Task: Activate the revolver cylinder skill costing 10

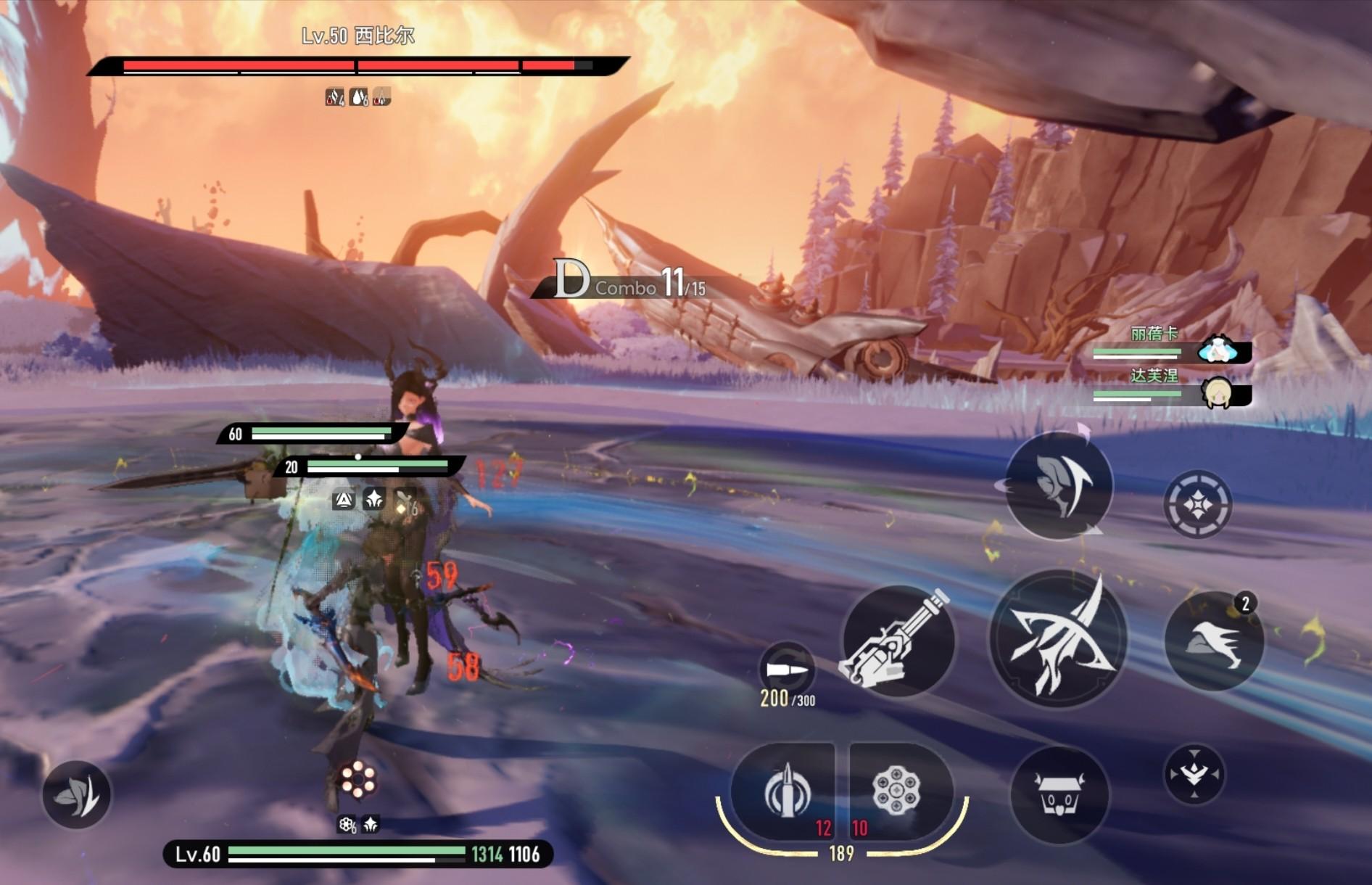Action: pos(897,792)
